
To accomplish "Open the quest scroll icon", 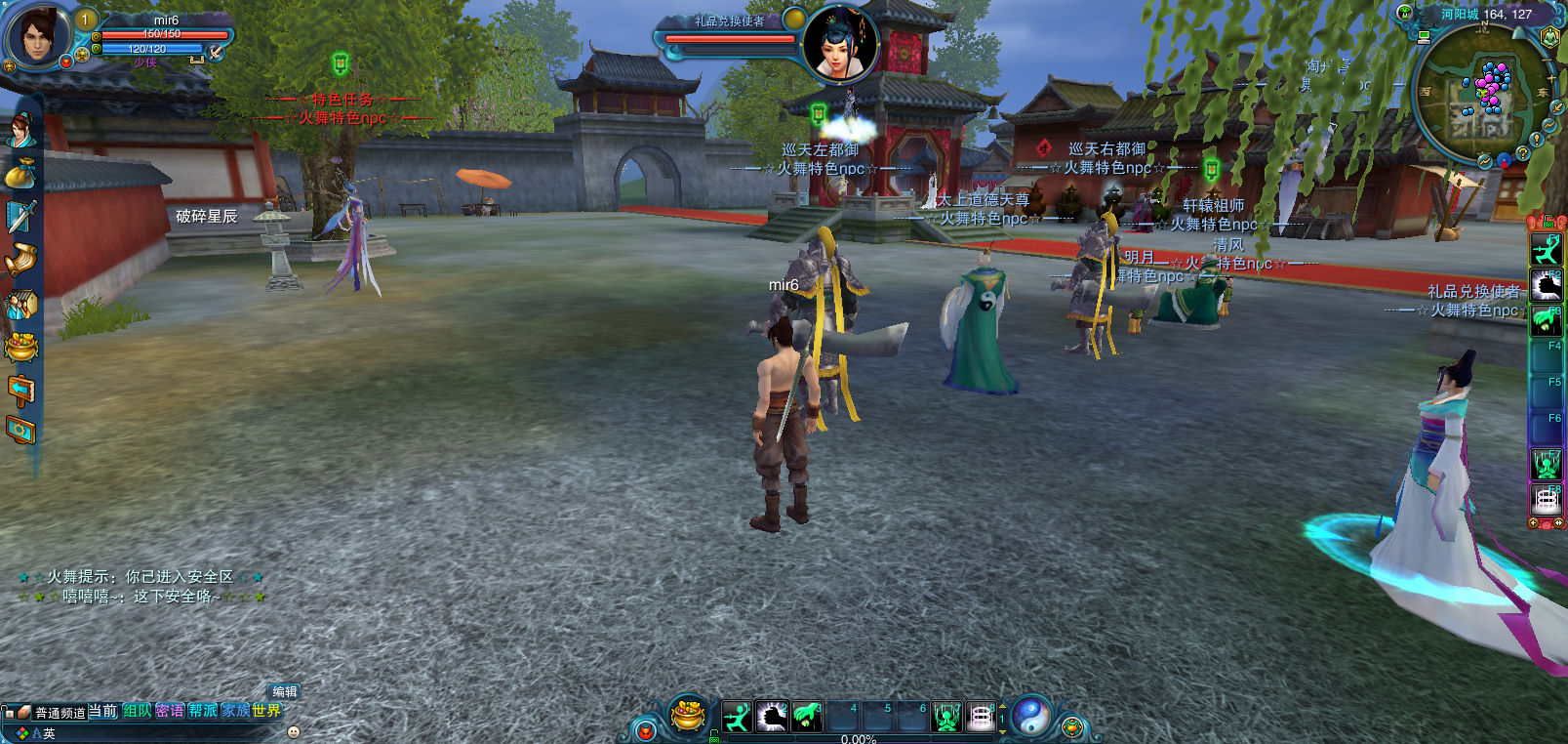I will 21,260.
